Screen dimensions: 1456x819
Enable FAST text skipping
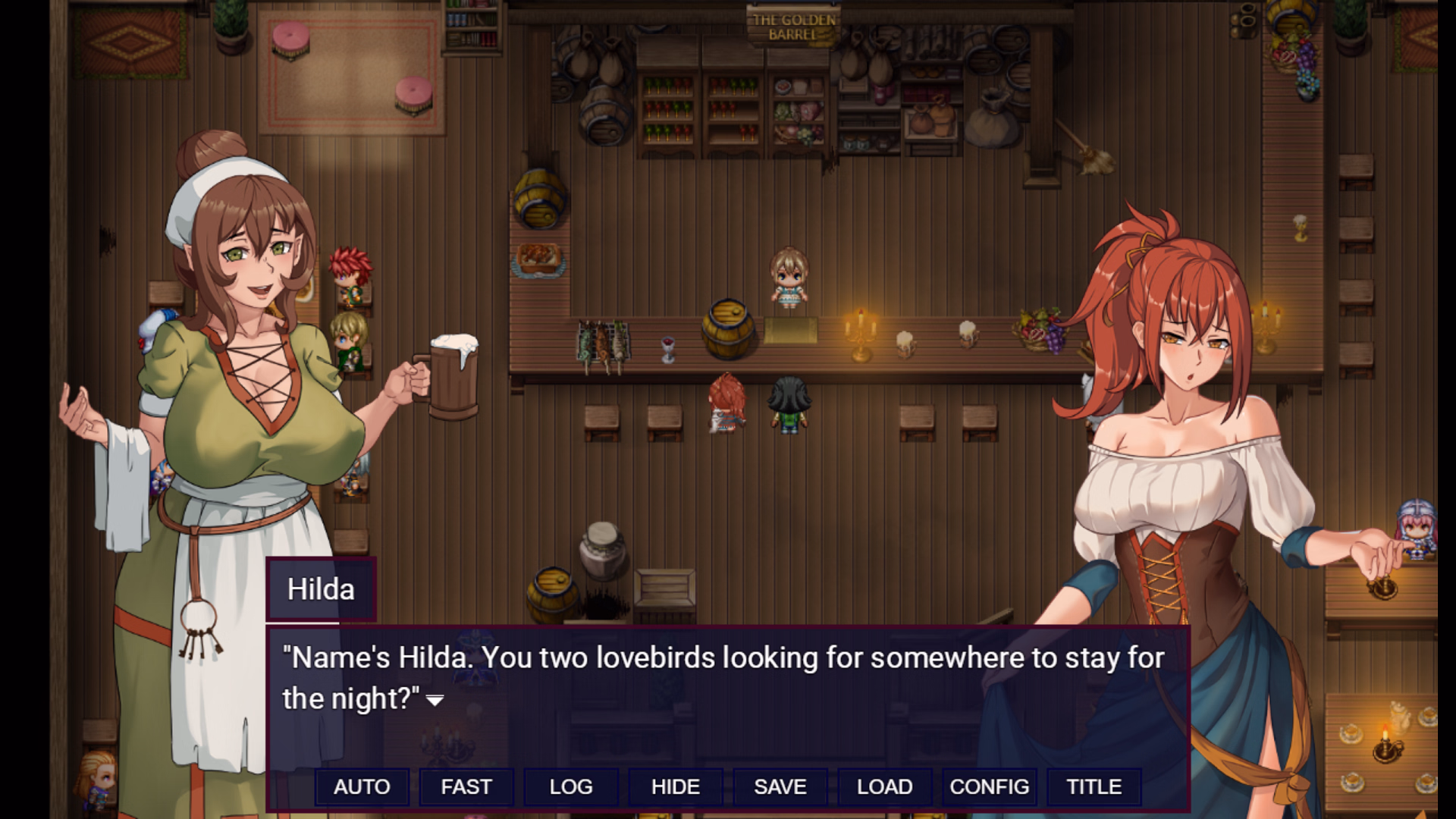coord(466,786)
